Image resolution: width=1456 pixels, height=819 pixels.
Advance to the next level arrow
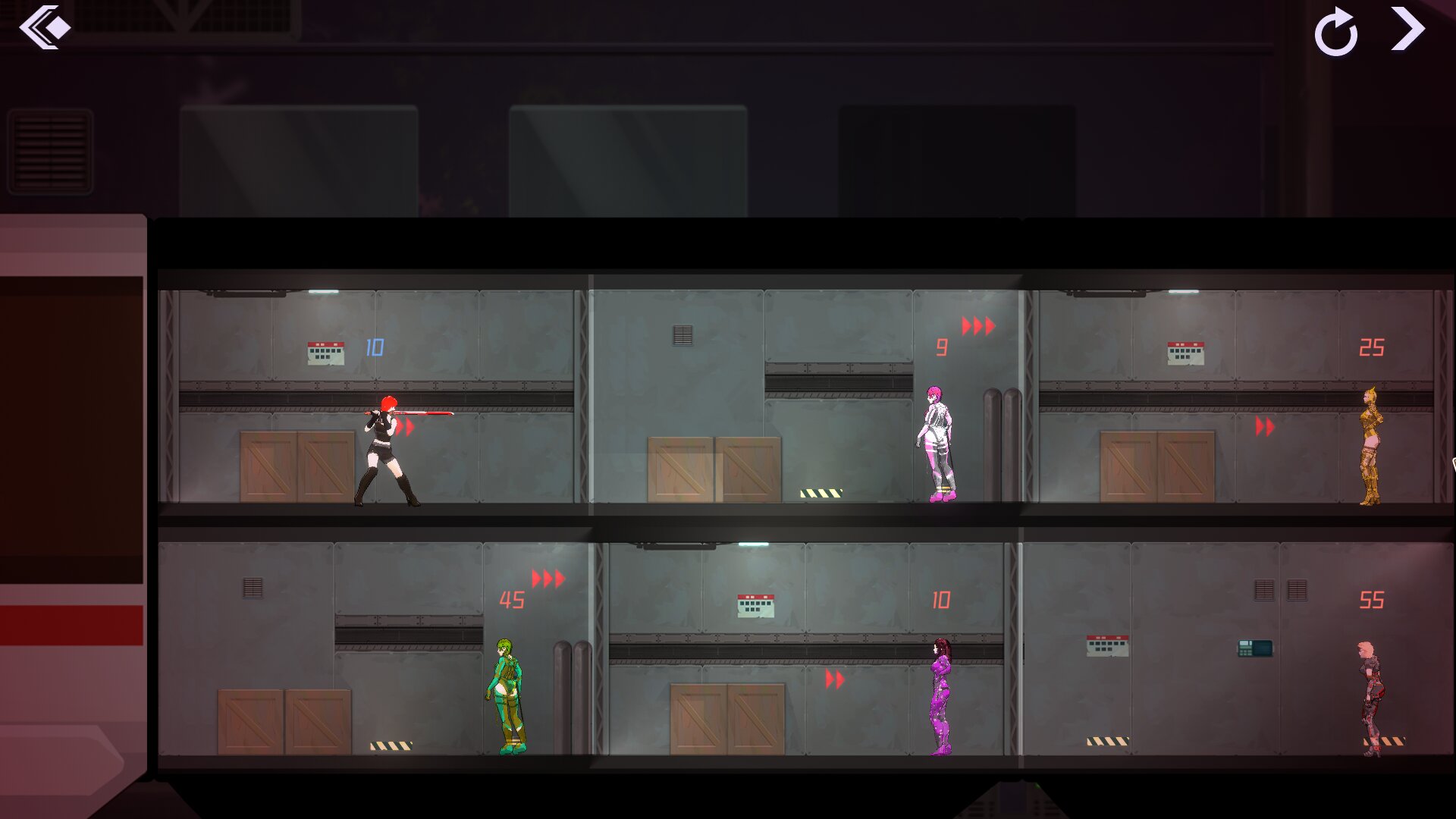click(1407, 29)
